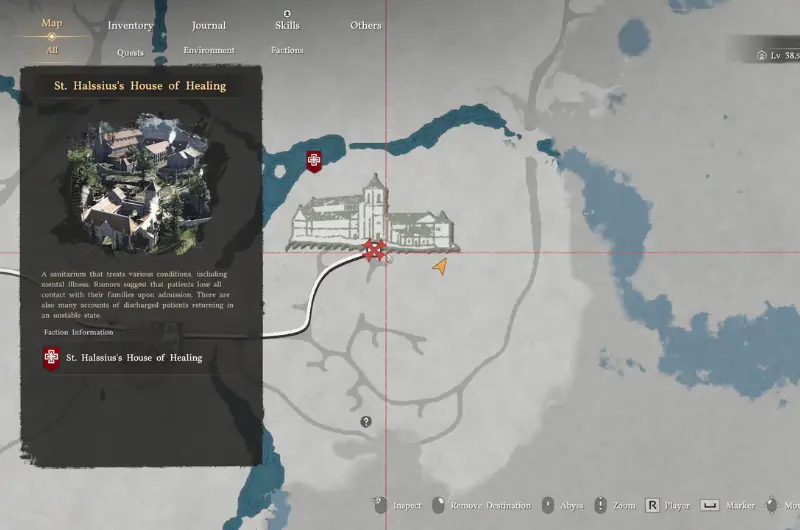Click the red faction banner map marker
Viewport: 800px width, 530px height.
pos(314,161)
